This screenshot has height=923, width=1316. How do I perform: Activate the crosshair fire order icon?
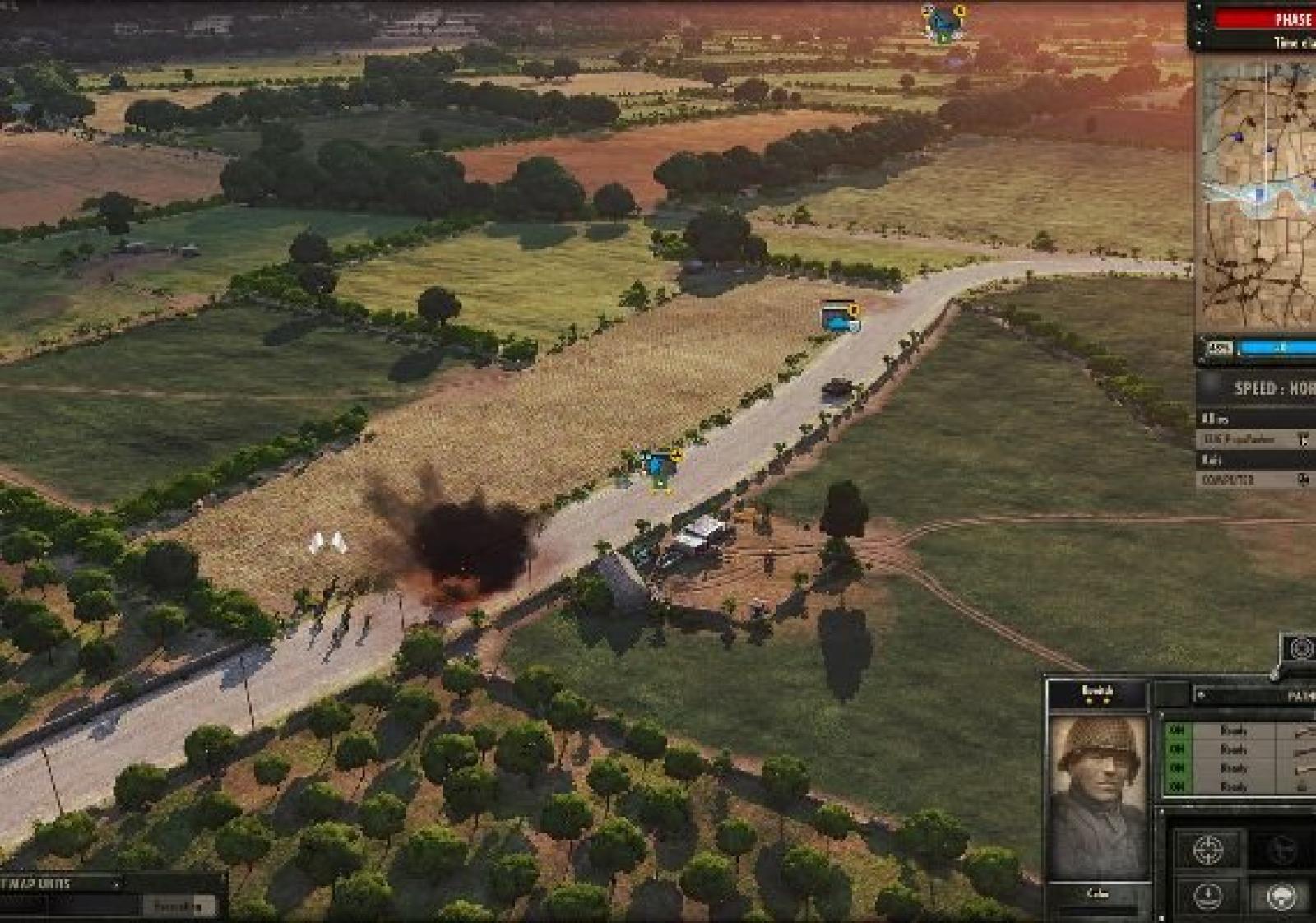point(1207,851)
